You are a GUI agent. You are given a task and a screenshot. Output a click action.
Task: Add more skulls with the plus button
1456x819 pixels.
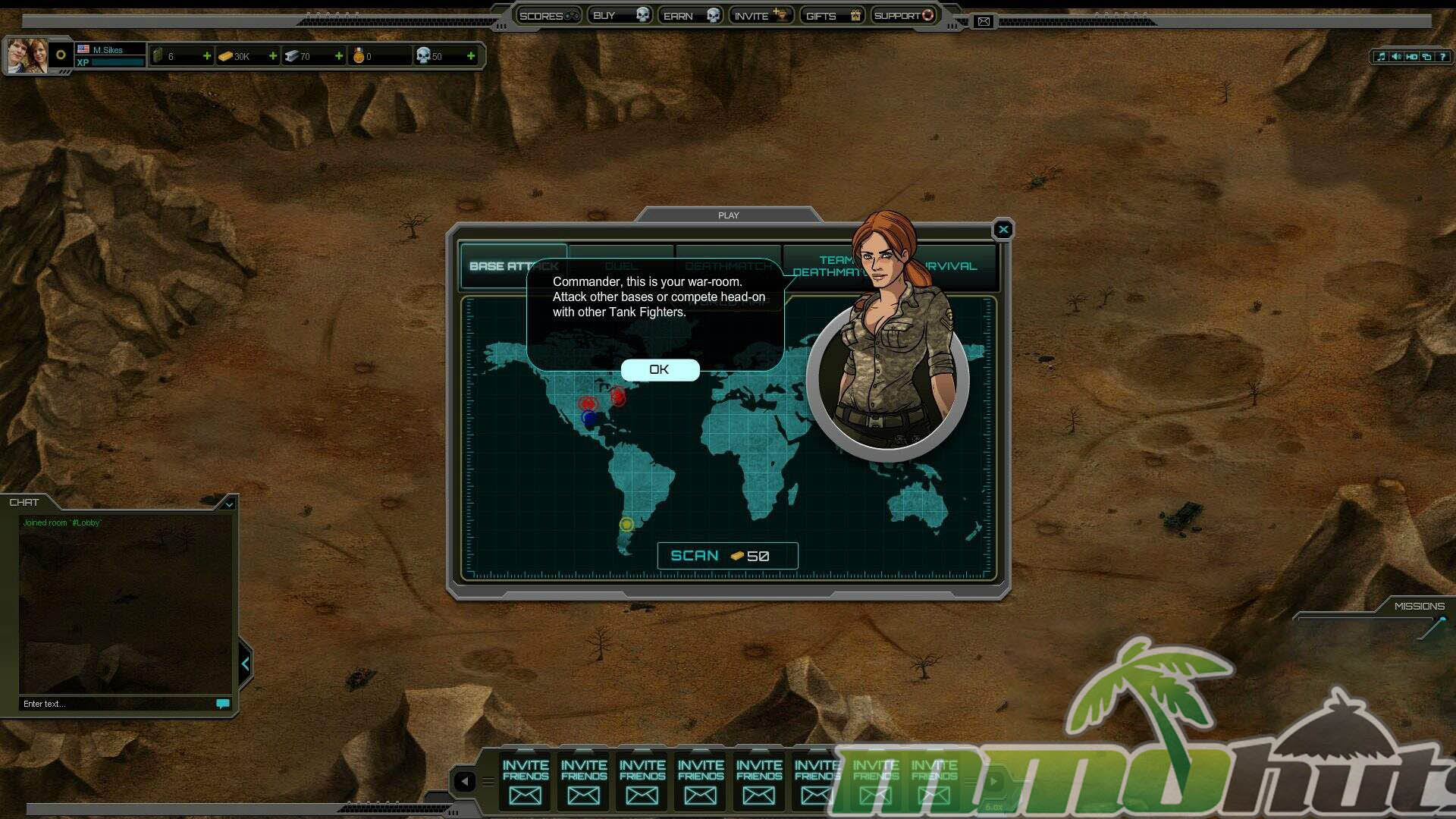(x=471, y=56)
